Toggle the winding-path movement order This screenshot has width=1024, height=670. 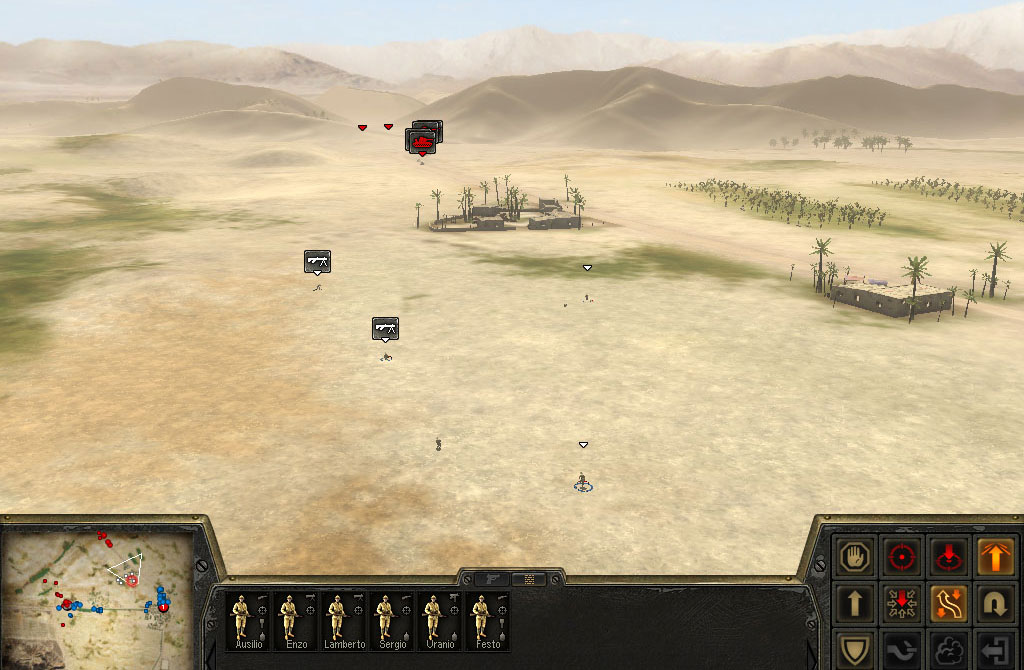[x=947, y=602]
